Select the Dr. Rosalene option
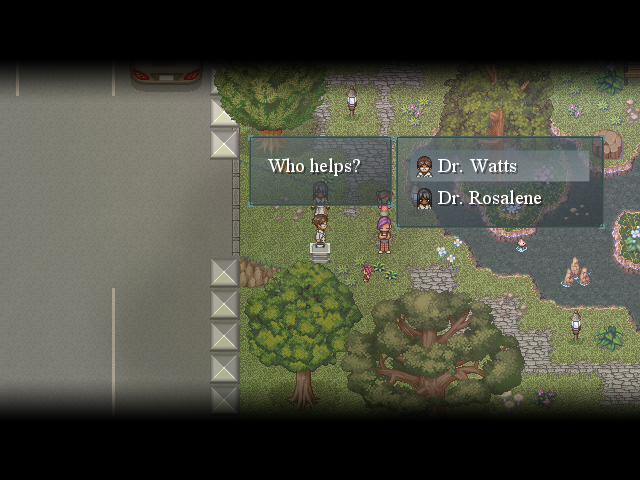 489,198
